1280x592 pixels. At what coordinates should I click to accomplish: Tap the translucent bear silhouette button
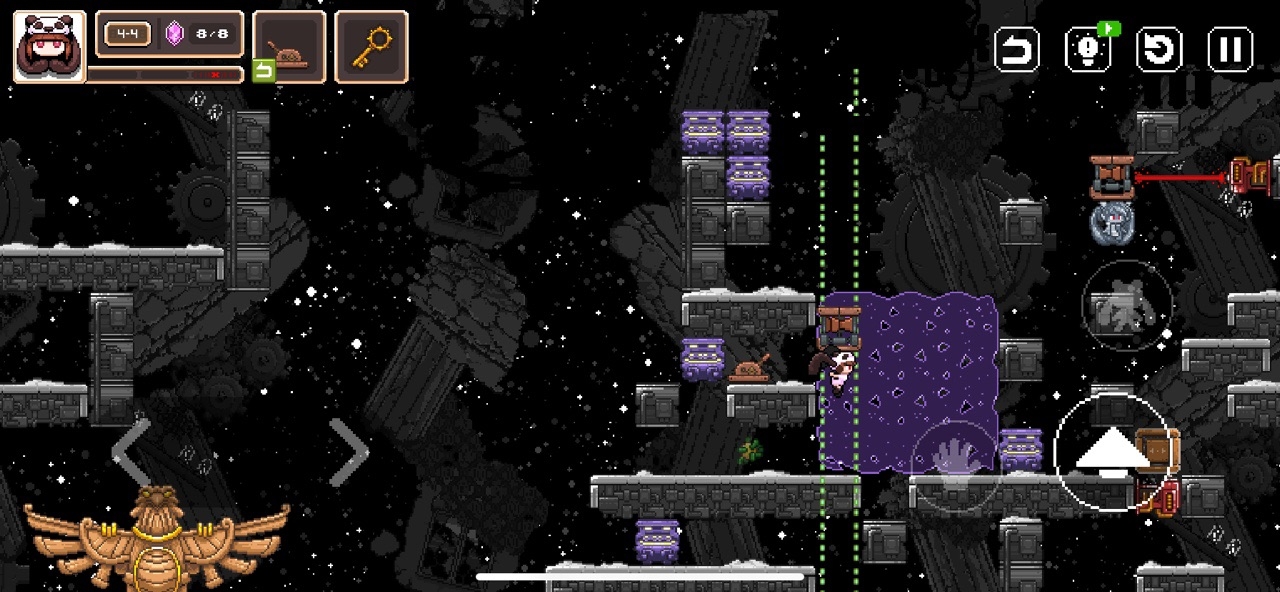click(1127, 305)
